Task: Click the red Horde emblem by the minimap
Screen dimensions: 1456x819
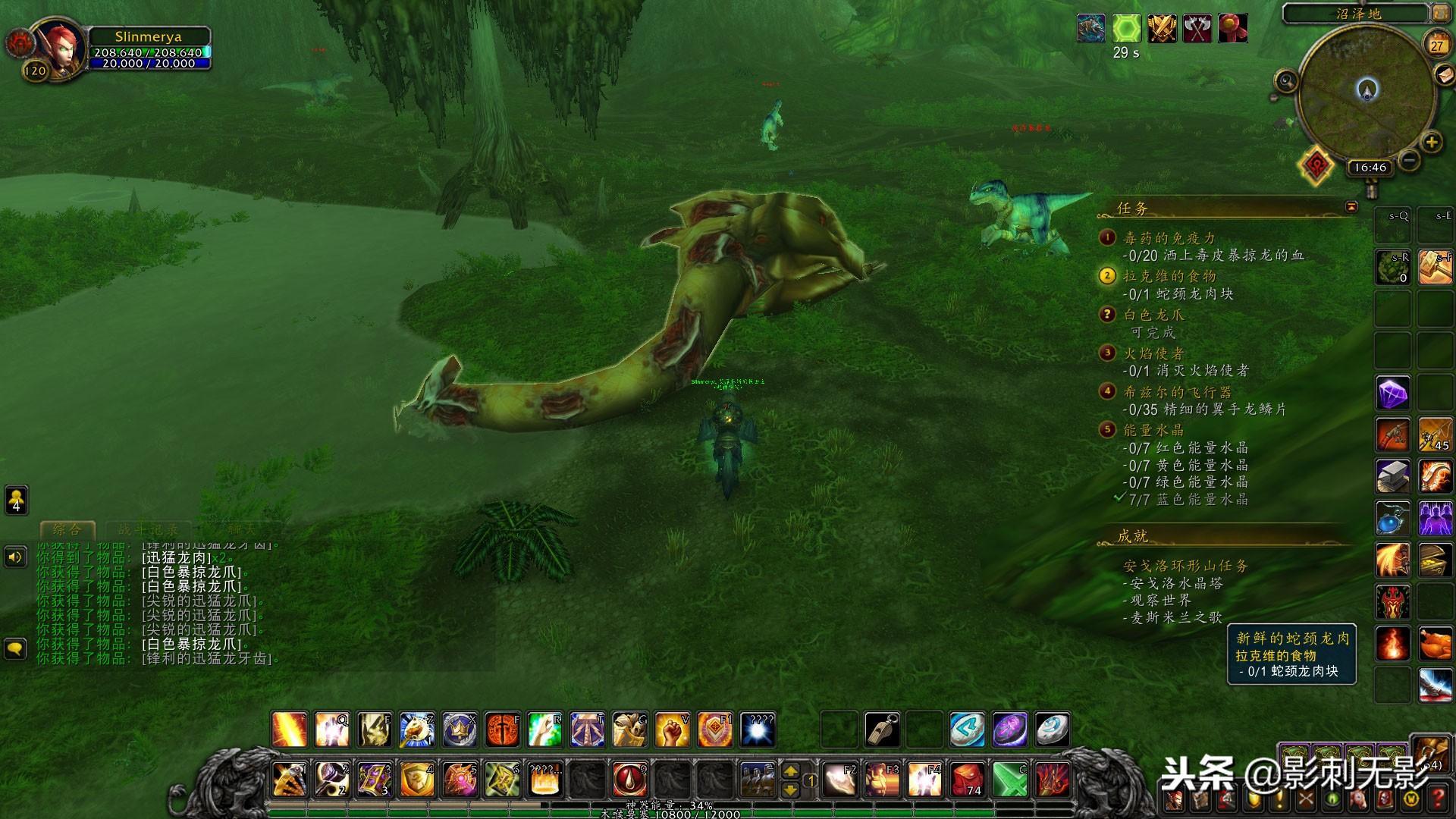Action: [x=1316, y=165]
